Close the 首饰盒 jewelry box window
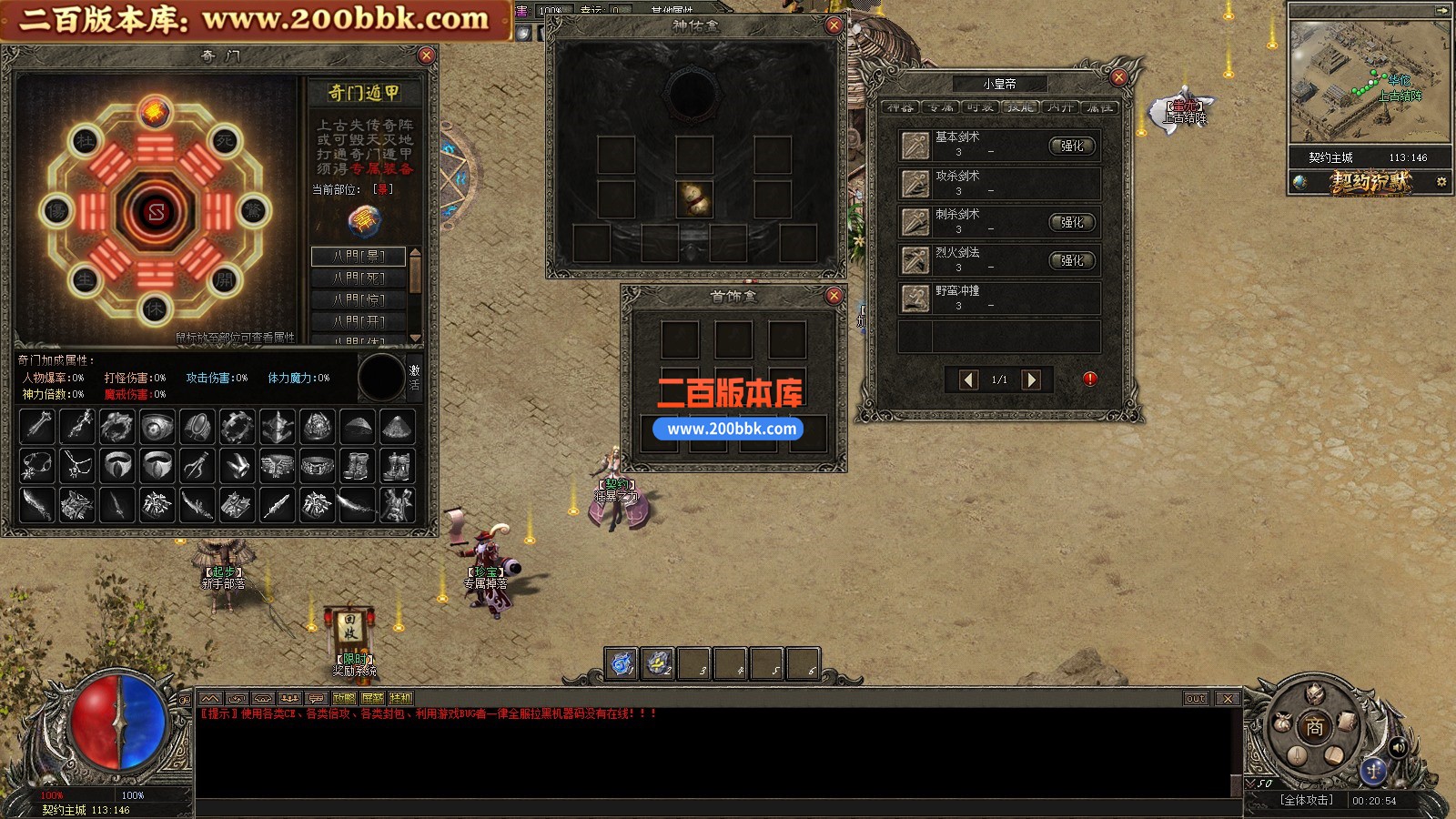This screenshot has height=819, width=1456. click(x=834, y=296)
